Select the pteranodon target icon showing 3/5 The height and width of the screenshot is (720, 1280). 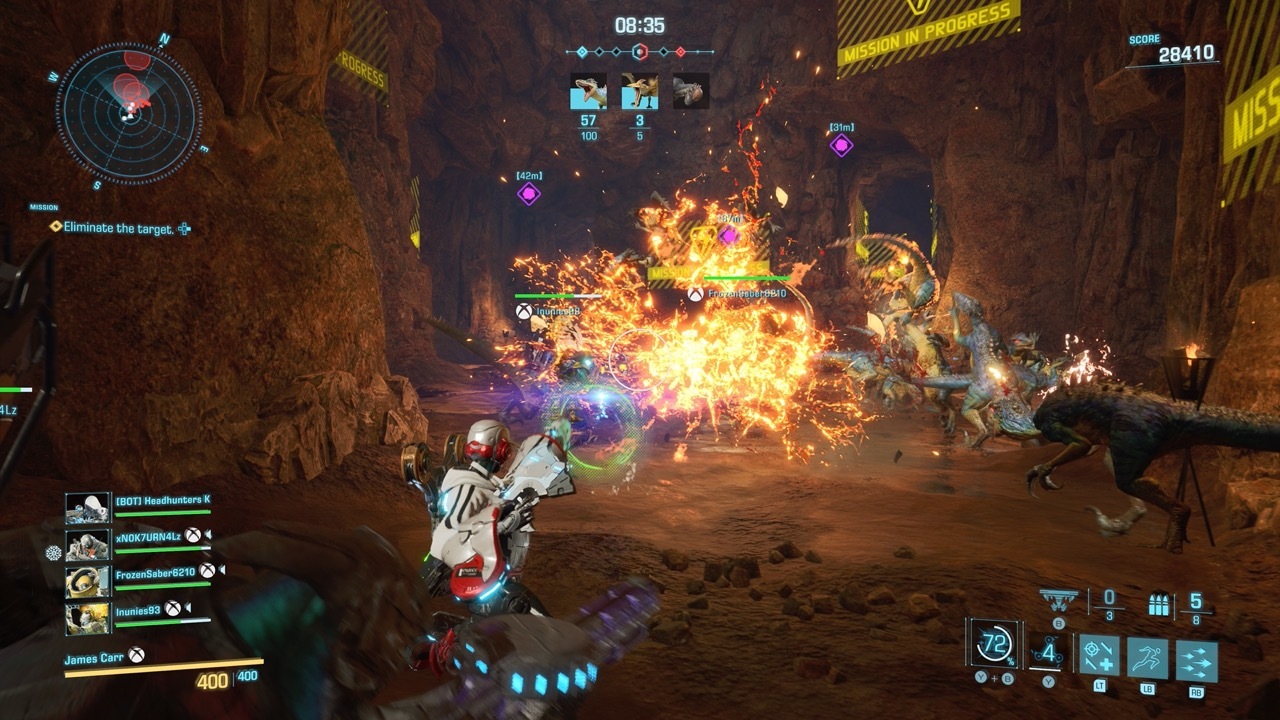click(639, 91)
